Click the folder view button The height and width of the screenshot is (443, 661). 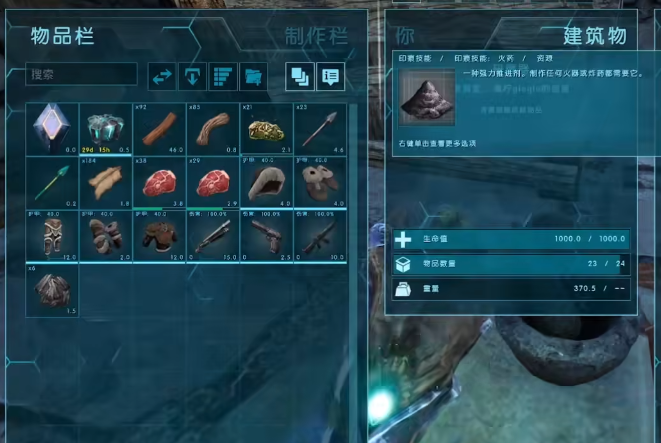coord(254,75)
